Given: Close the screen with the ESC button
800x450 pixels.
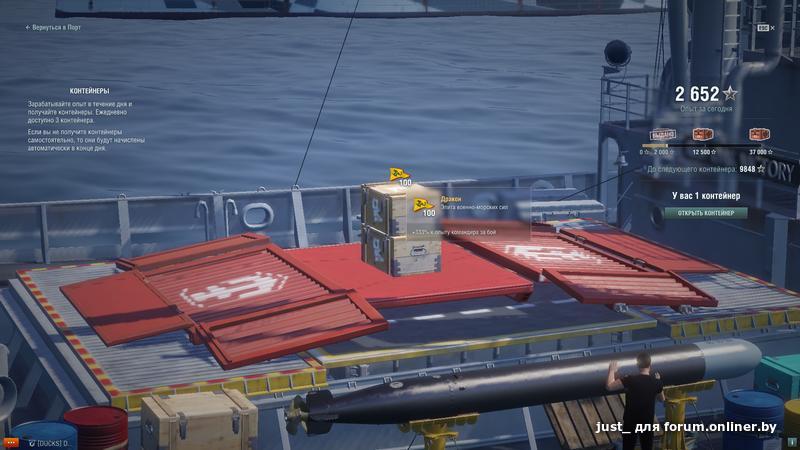Looking at the screenshot, I should tap(762, 28).
